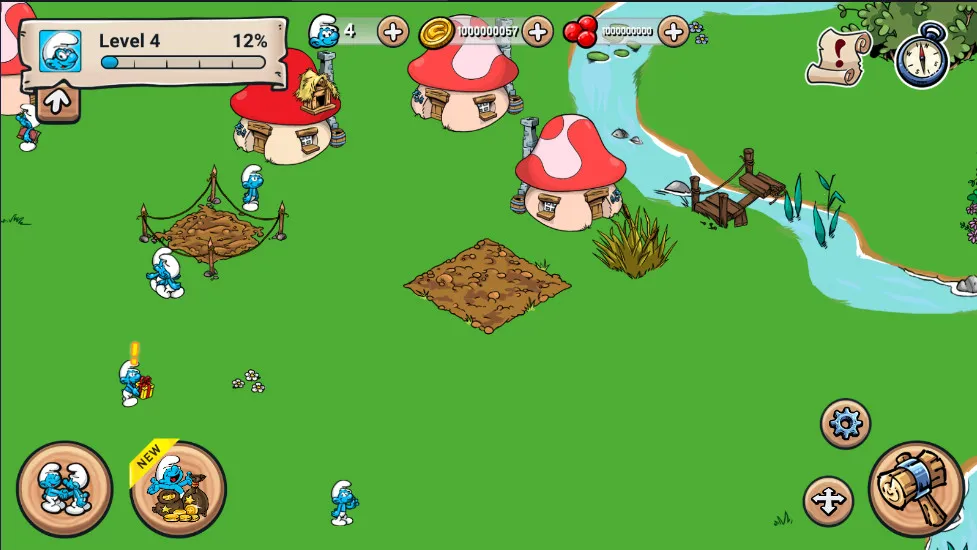Open the two Smurfs friends button

65,489
